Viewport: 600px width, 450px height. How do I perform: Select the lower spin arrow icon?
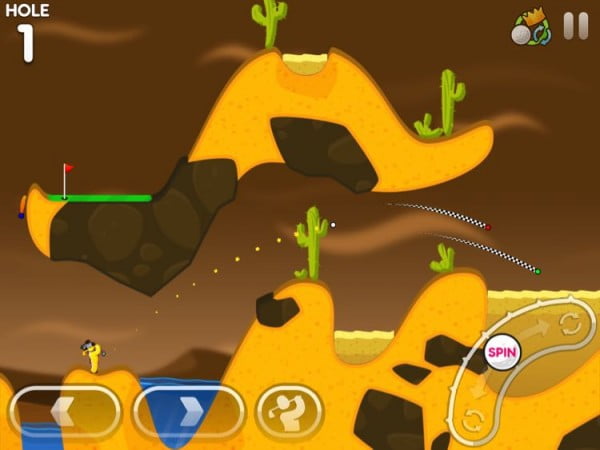coord(476,418)
